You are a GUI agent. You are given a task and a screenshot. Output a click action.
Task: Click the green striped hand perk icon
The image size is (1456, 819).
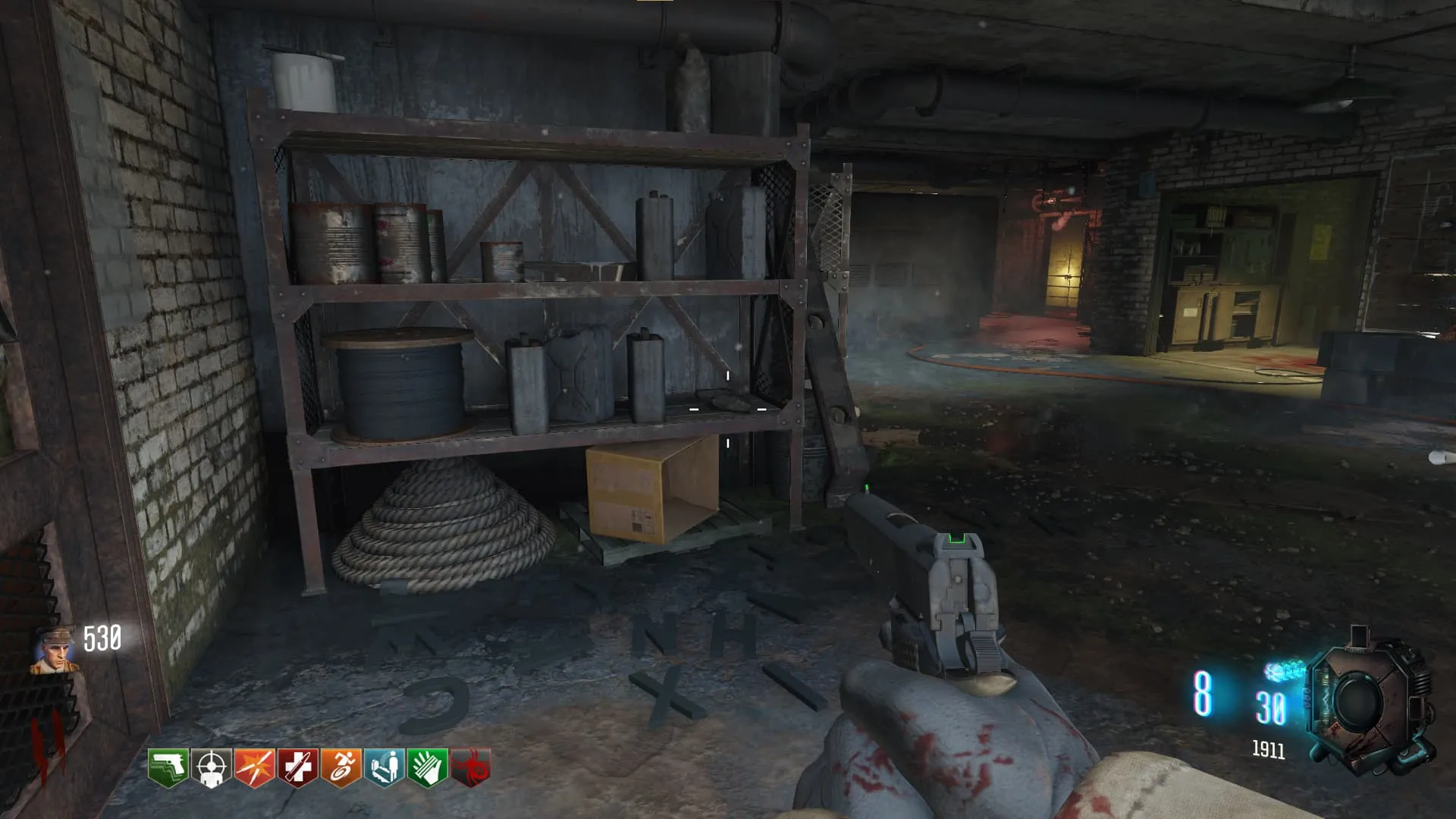tap(427, 767)
